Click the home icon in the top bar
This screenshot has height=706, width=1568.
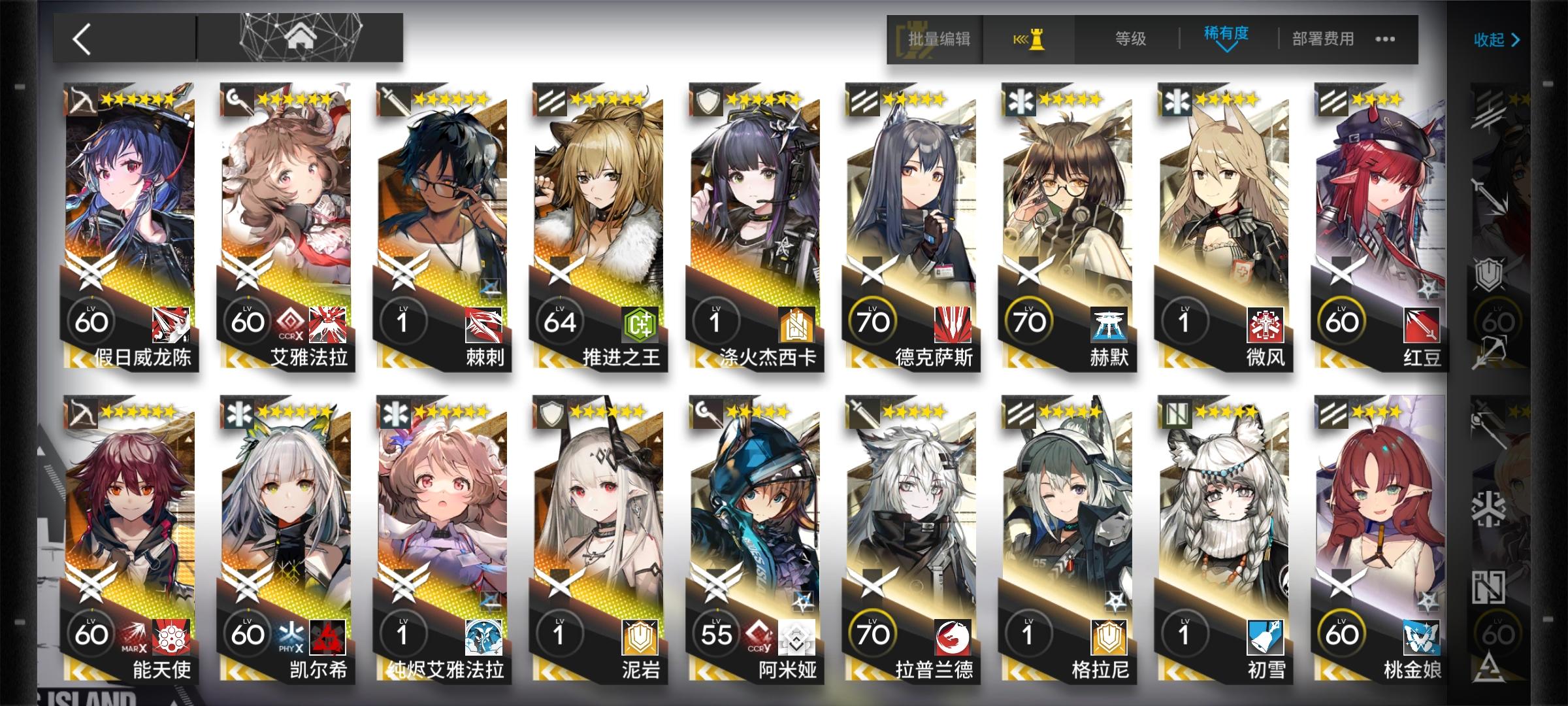tap(301, 38)
